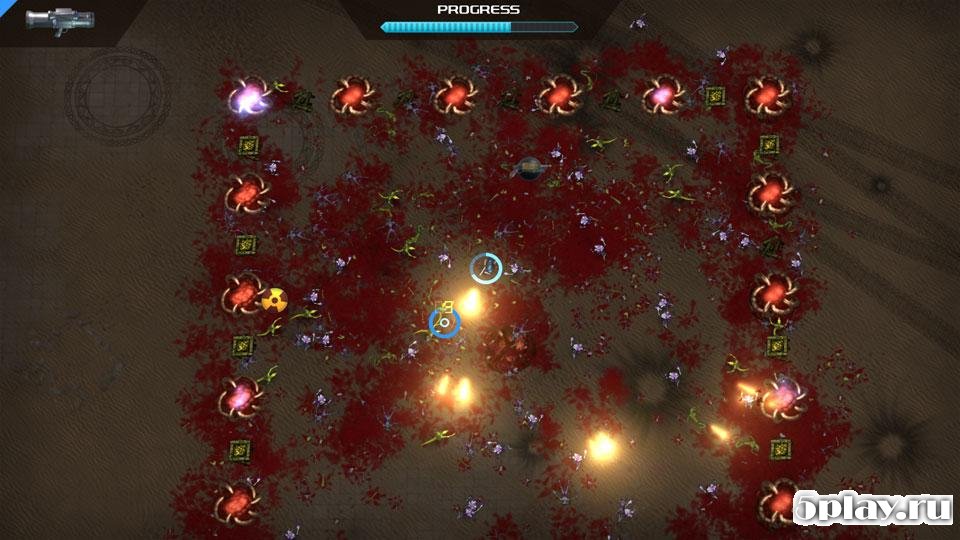Tap the rocket launcher weapon icon
The width and height of the screenshot is (960, 540).
[59, 19]
